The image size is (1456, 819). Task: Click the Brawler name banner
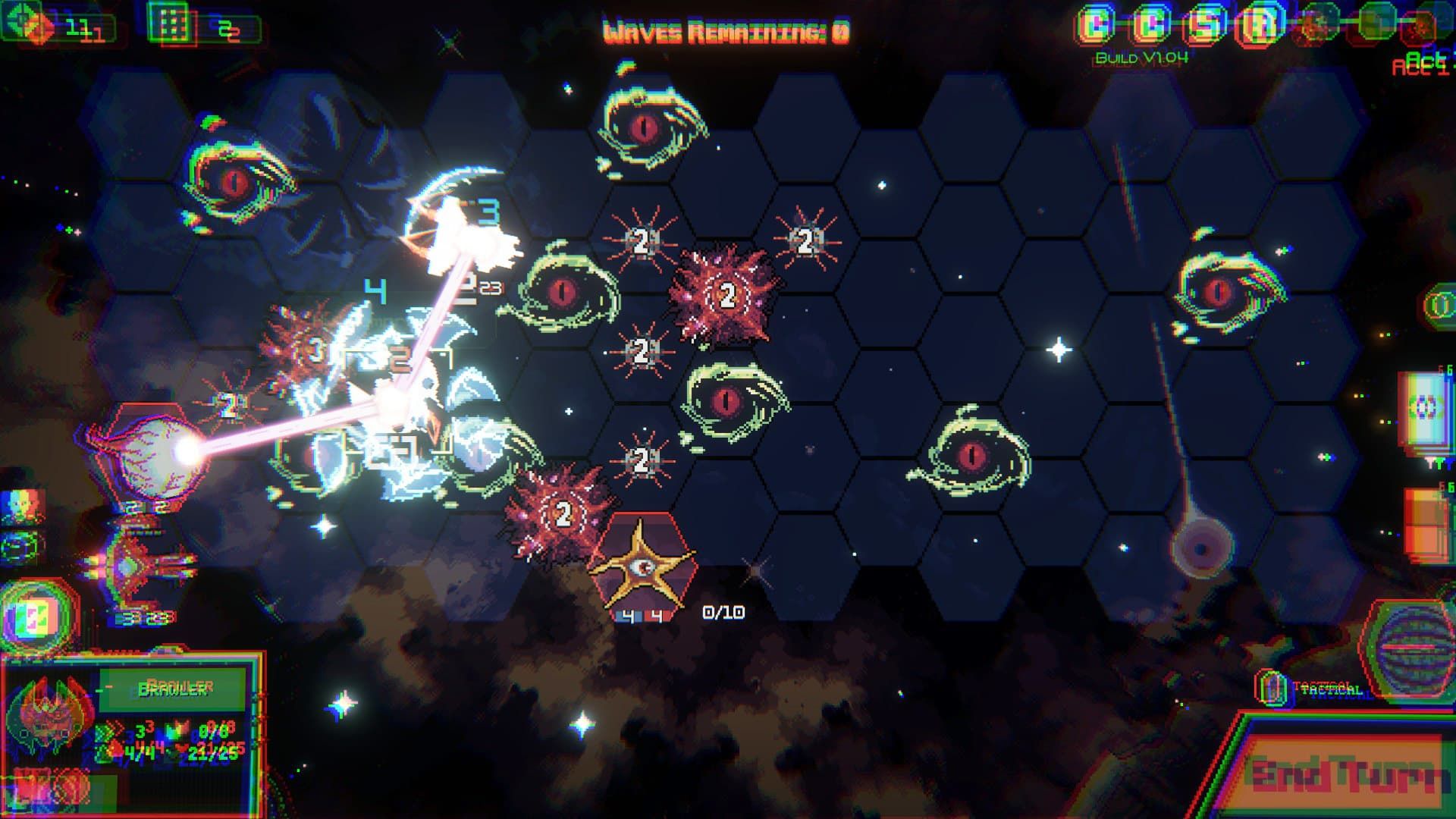pos(173,689)
